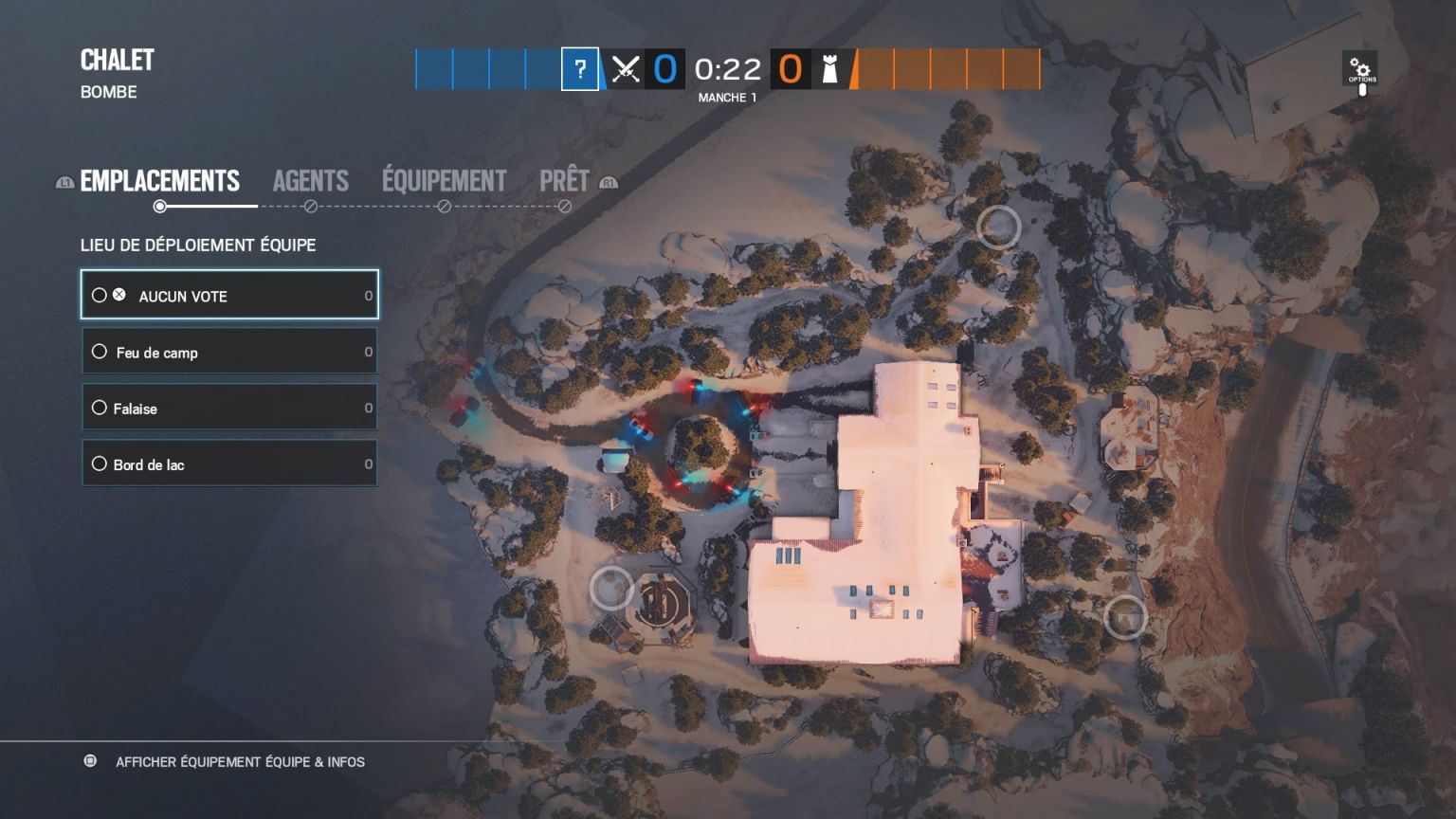The width and height of the screenshot is (1456, 819).
Task: Click the X cancel icon inside Aucun vote
Action: 119,294
